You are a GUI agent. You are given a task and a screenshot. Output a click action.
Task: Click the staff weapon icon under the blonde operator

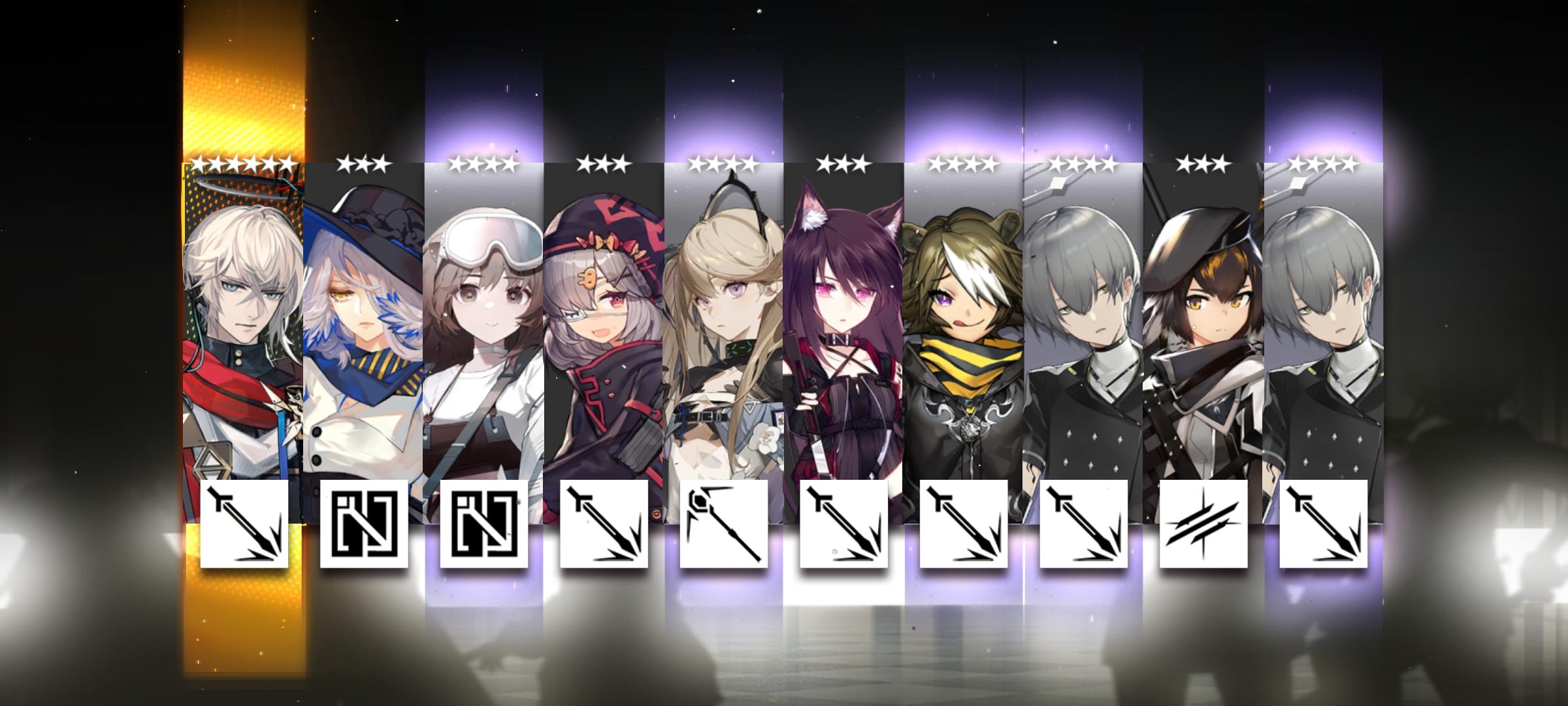(x=722, y=526)
